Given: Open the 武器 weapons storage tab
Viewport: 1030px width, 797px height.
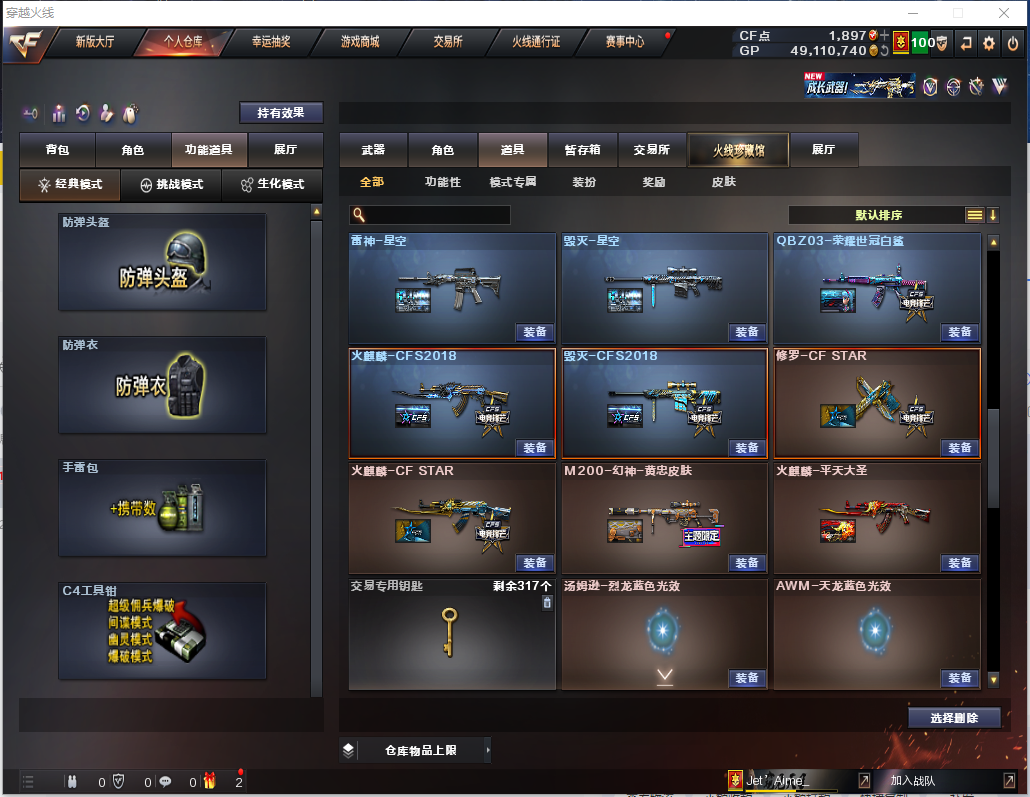Looking at the screenshot, I should pos(373,150).
